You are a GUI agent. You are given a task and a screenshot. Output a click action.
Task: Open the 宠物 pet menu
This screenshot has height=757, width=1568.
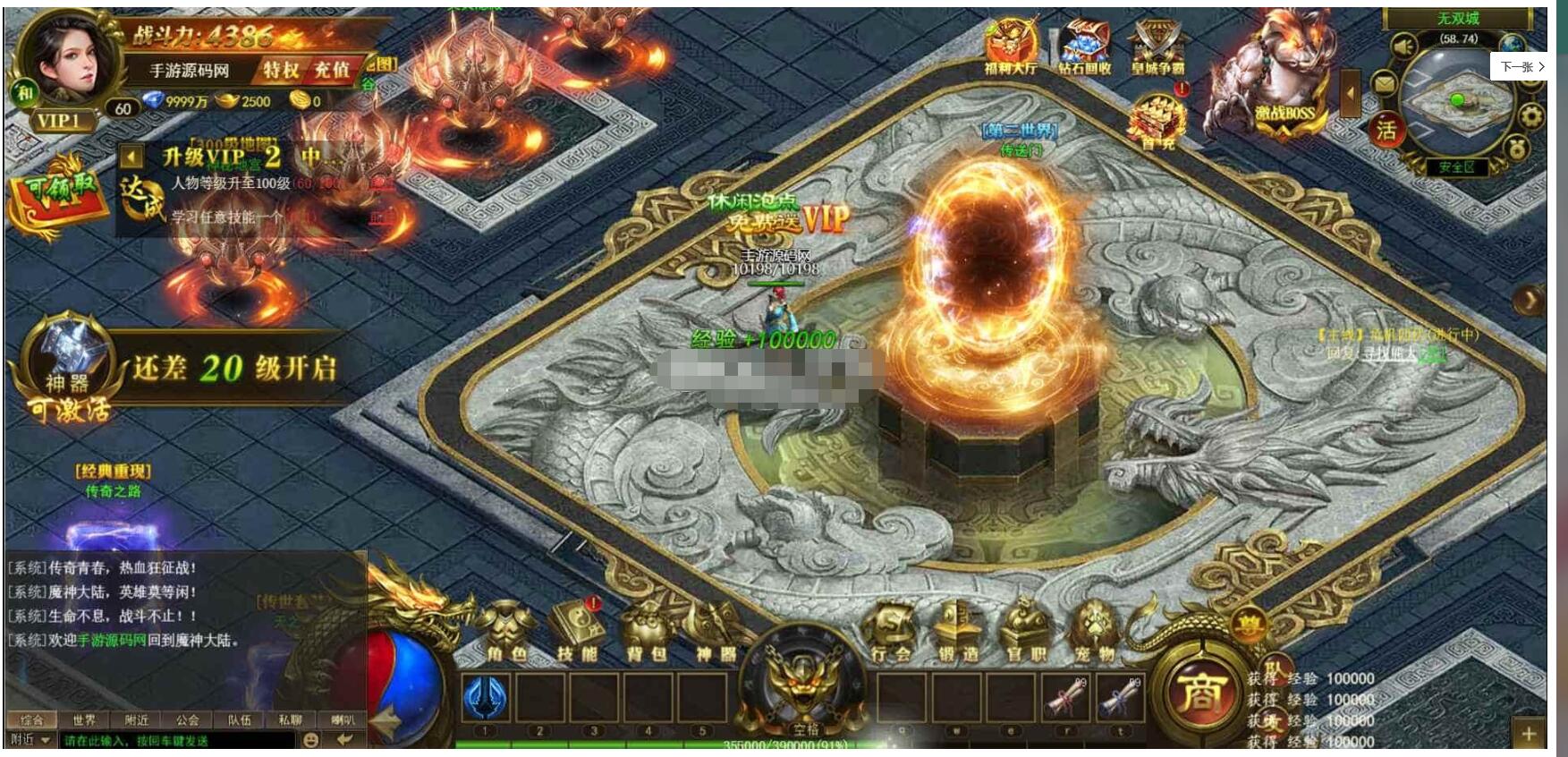pyautogui.click(x=1095, y=634)
